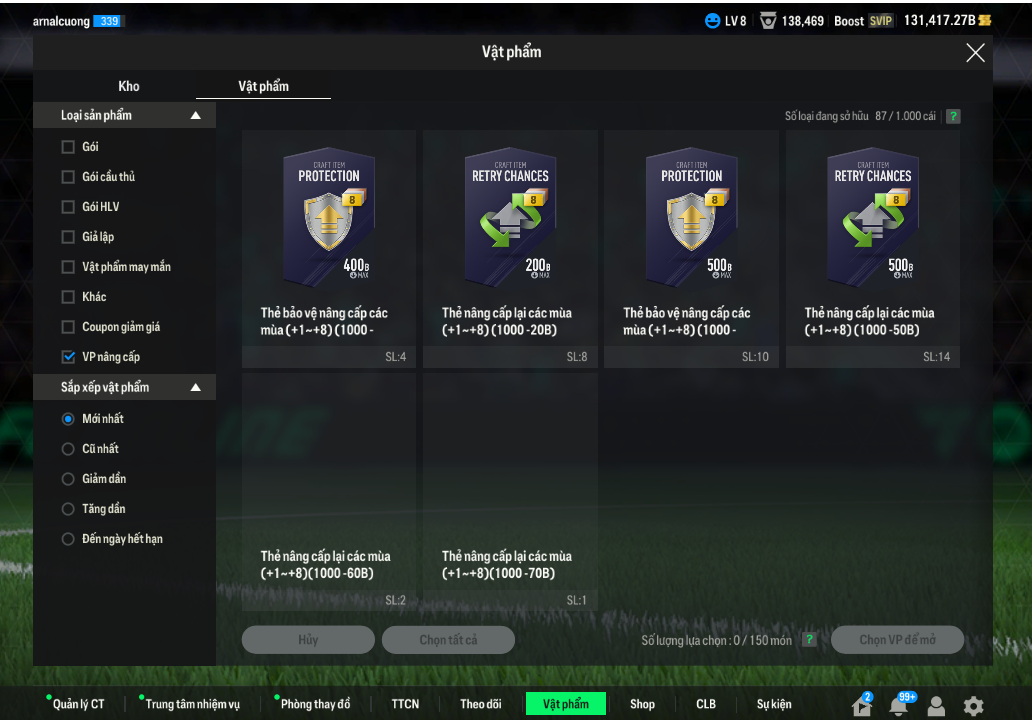Select the Đến ngày hết hạn sort
This screenshot has width=1032, height=720.
click(x=68, y=539)
